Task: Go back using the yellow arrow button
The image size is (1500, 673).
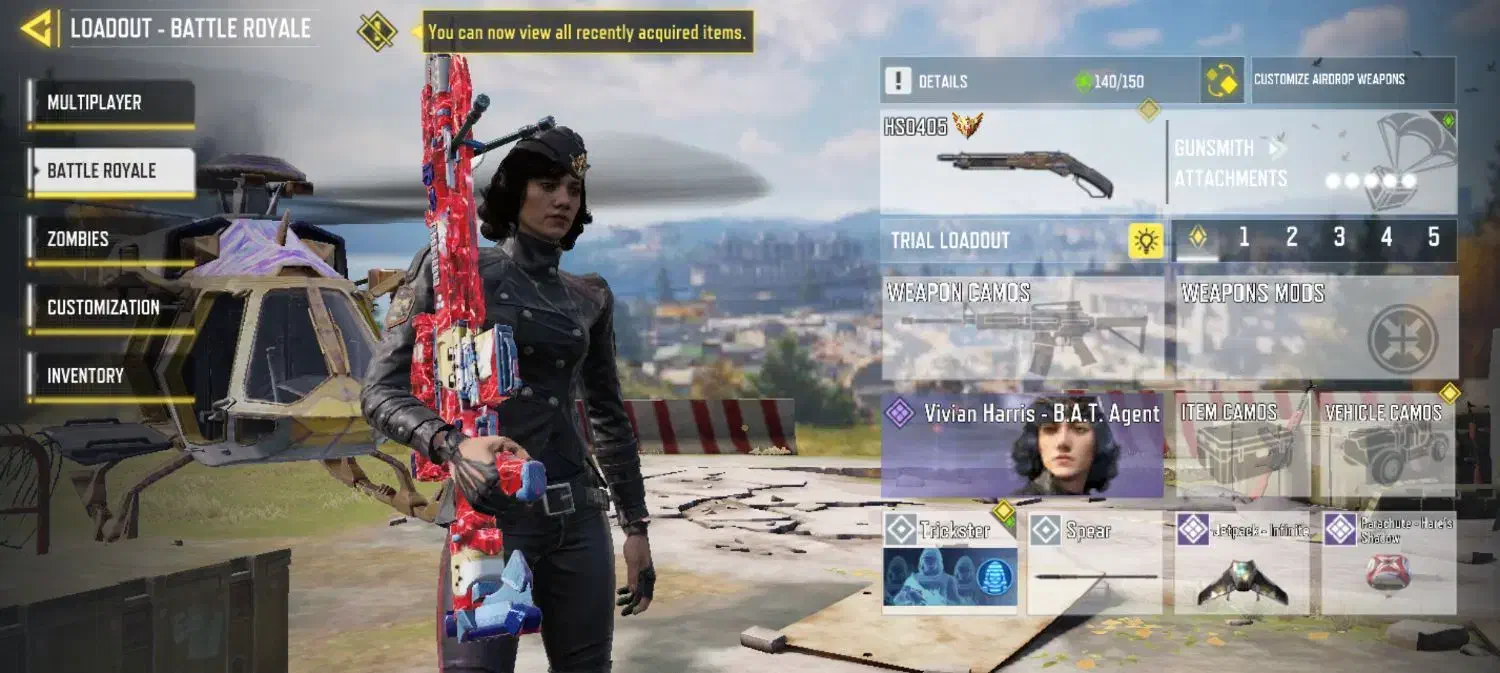Action: [37, 29]
